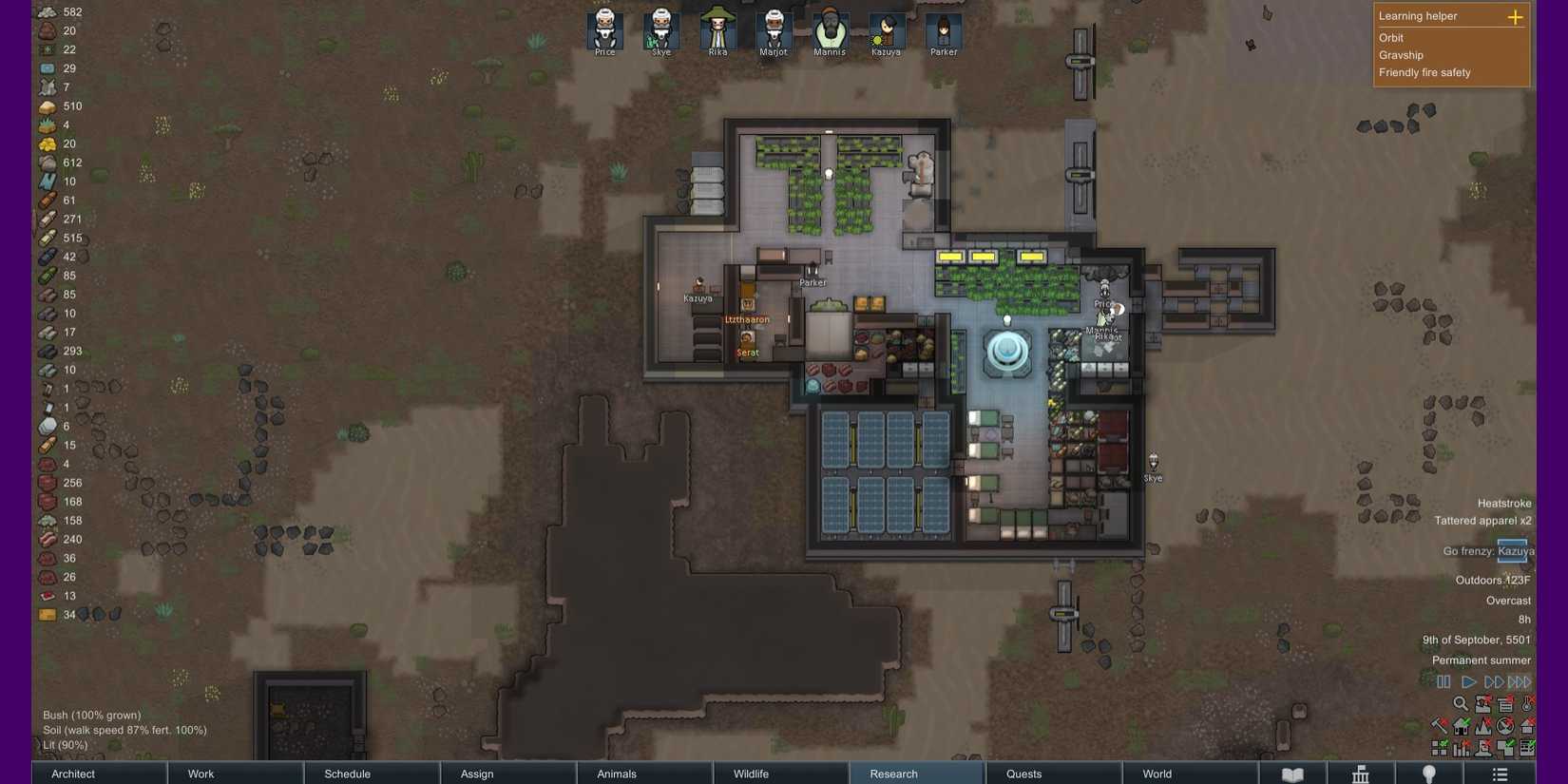Image resolution: width=1568 pixels, height=784 pixels.
Task: Click the lightbulb icon on the bottom bar
Action: pyautogui.click(x=1428, y=773)
